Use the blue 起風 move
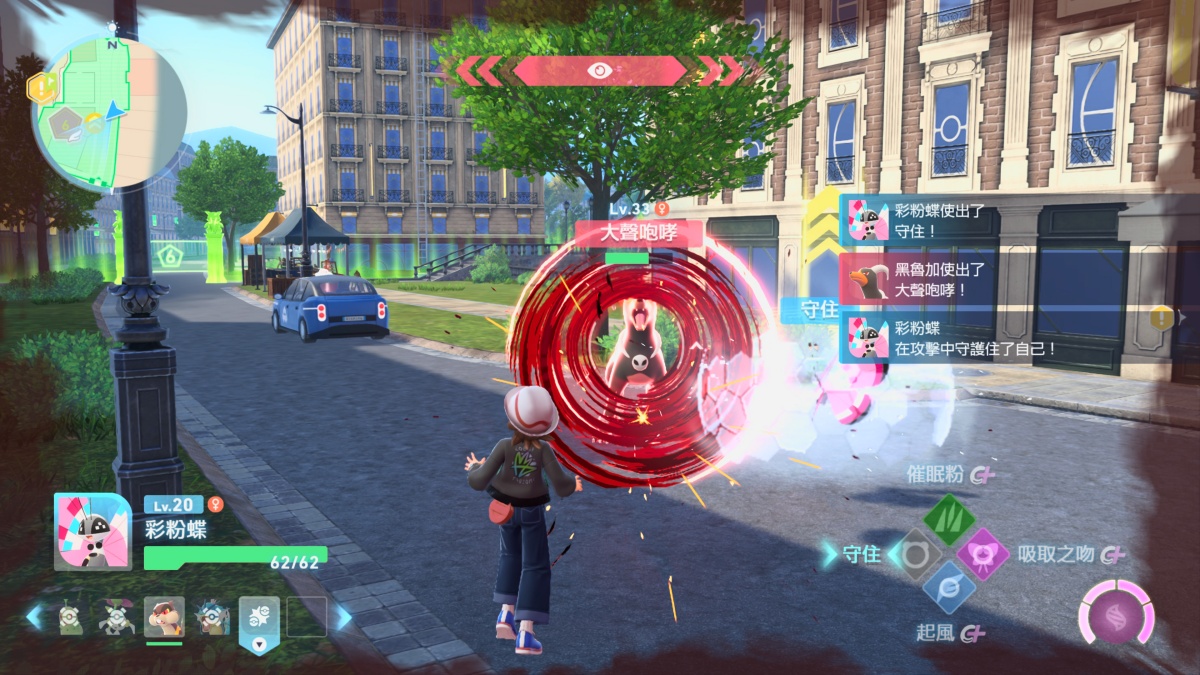The image size is (1200, 675). 949,587
